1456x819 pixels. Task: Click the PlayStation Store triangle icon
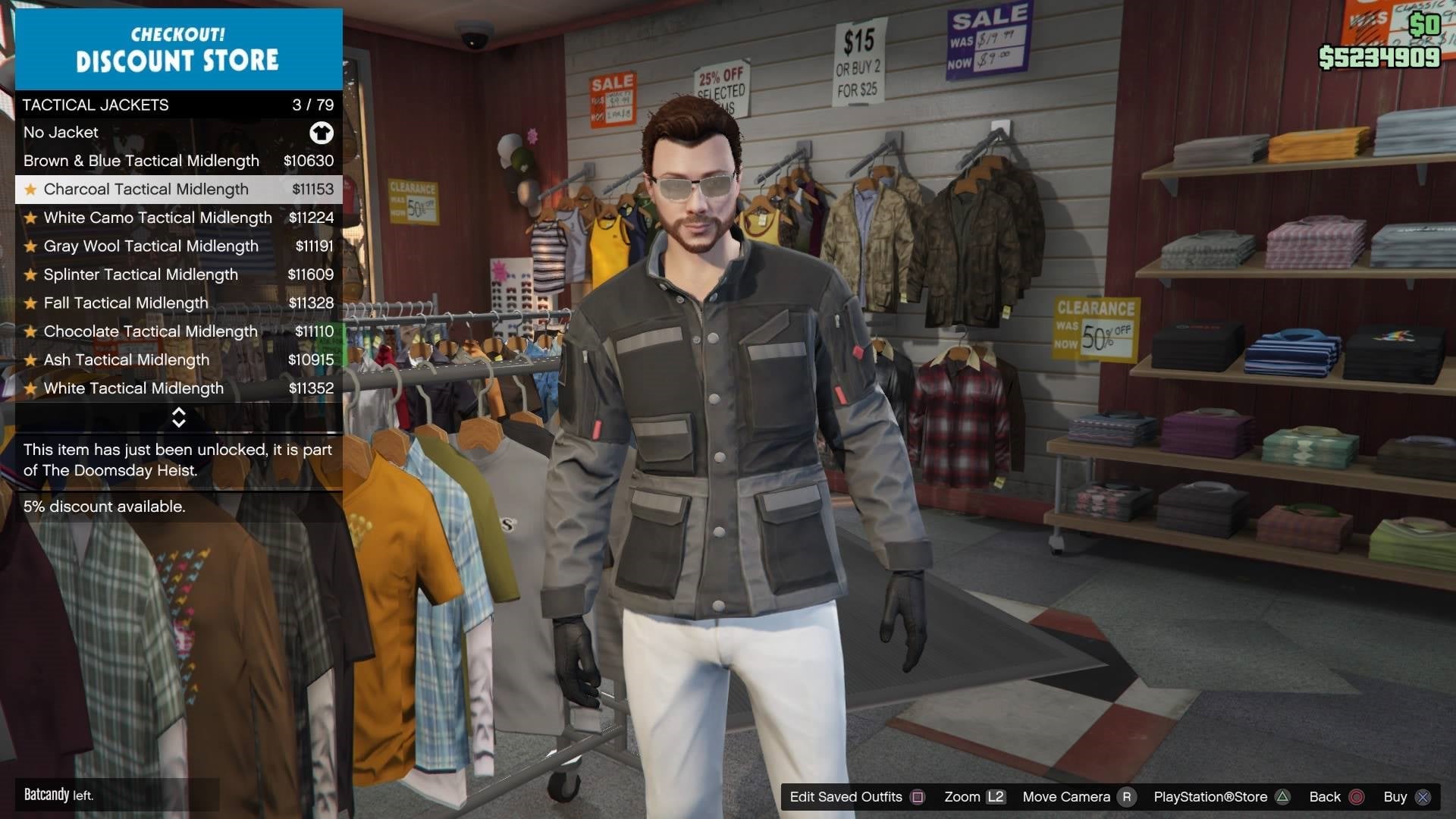click(1282, 797)
